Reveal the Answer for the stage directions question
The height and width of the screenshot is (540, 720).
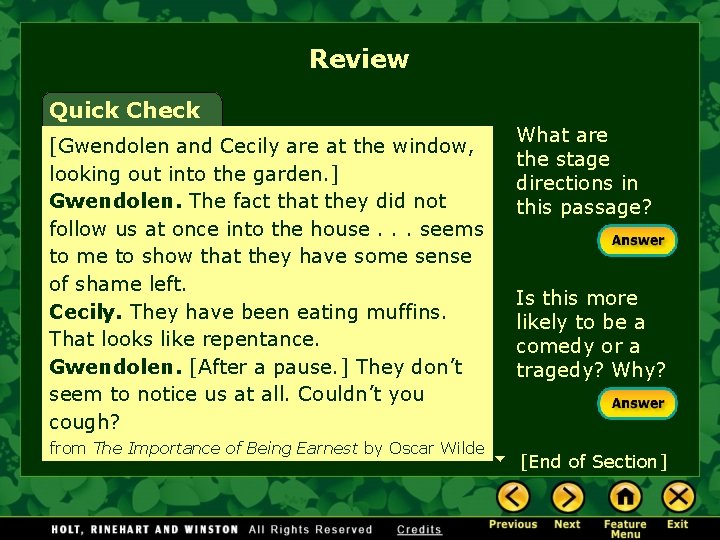tap(637, 241)
